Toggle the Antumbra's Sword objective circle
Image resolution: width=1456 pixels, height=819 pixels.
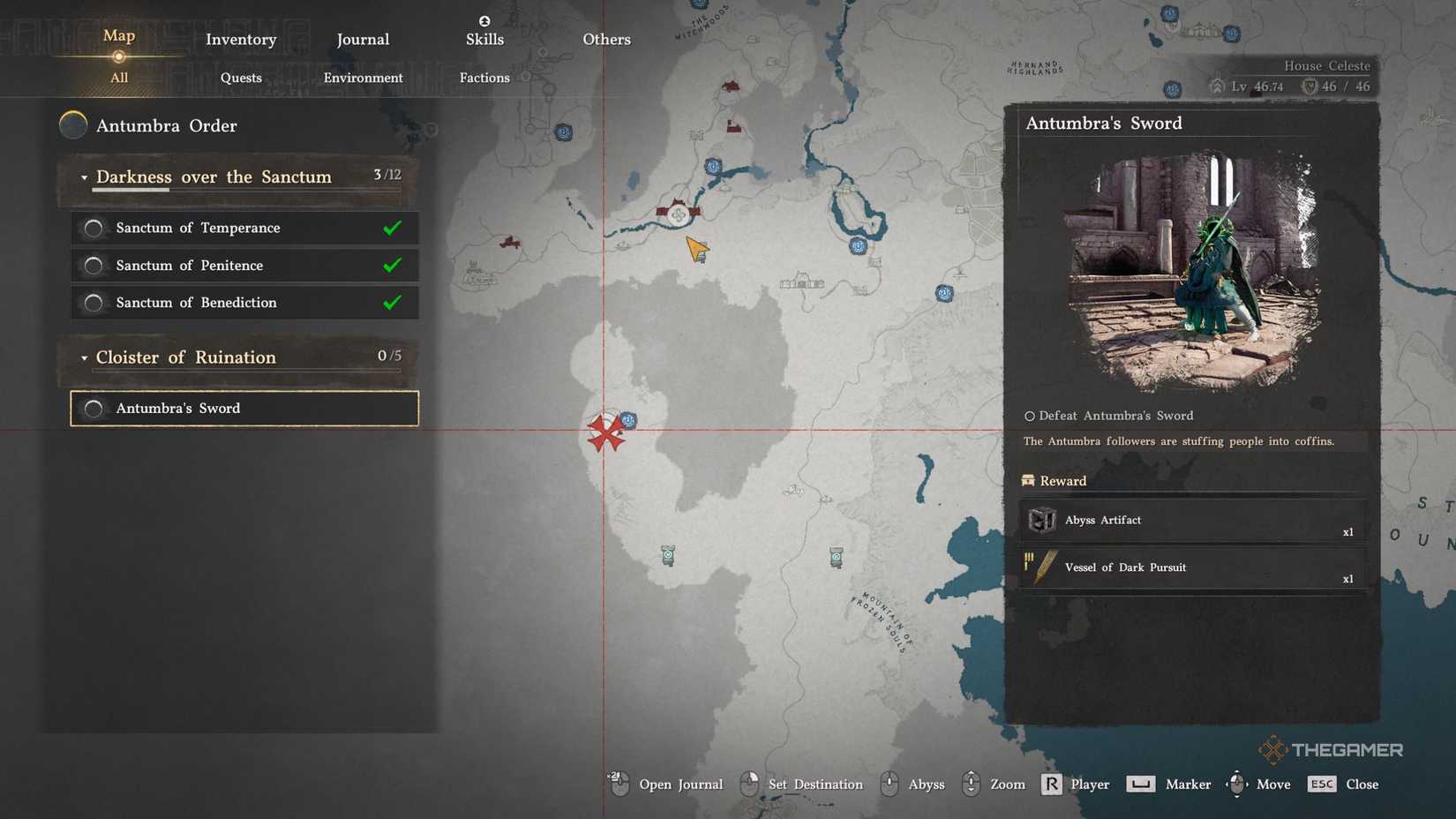point(94,408)
